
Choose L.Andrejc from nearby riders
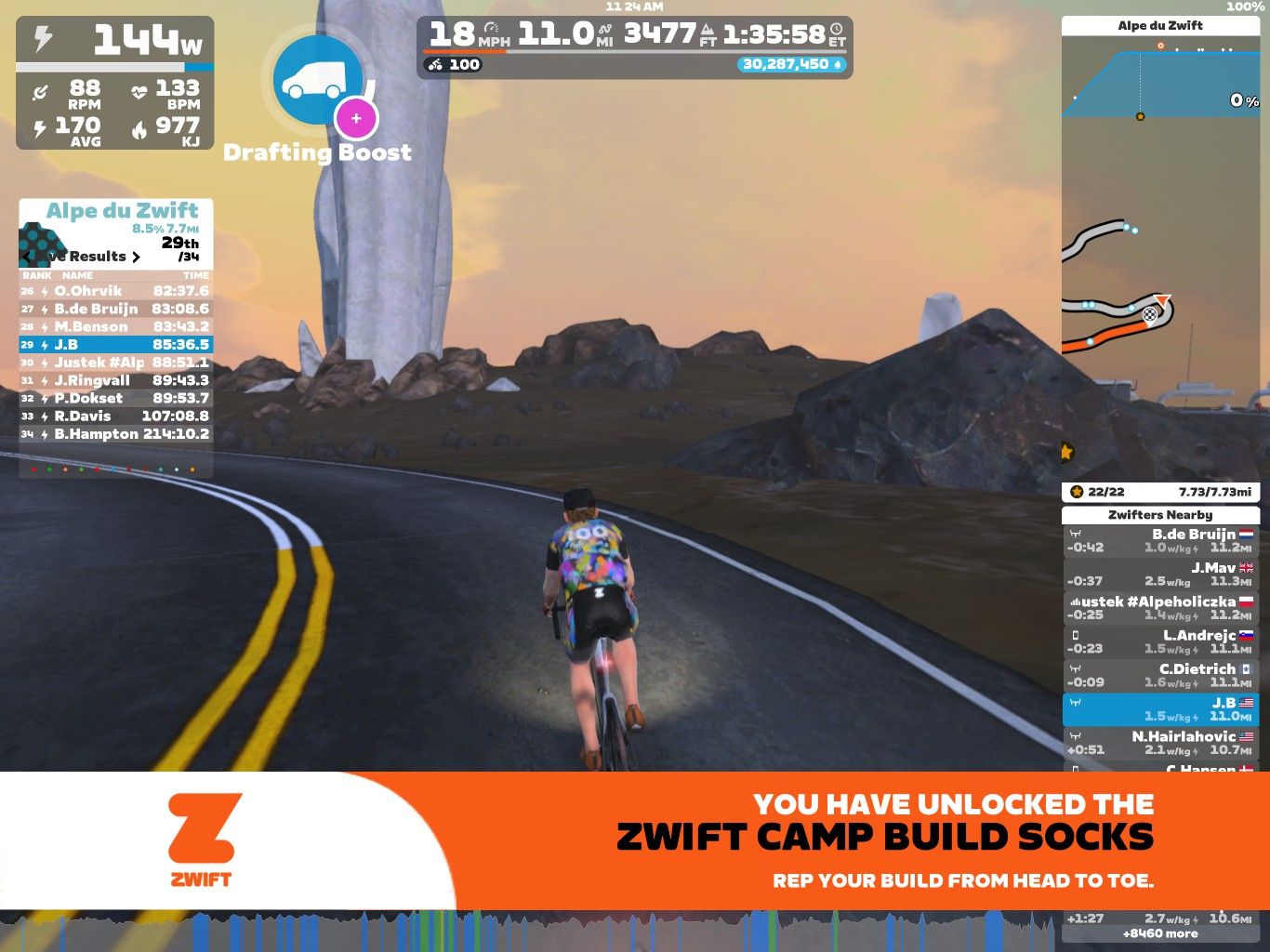pyautogui.click(x=1159, y=641)
